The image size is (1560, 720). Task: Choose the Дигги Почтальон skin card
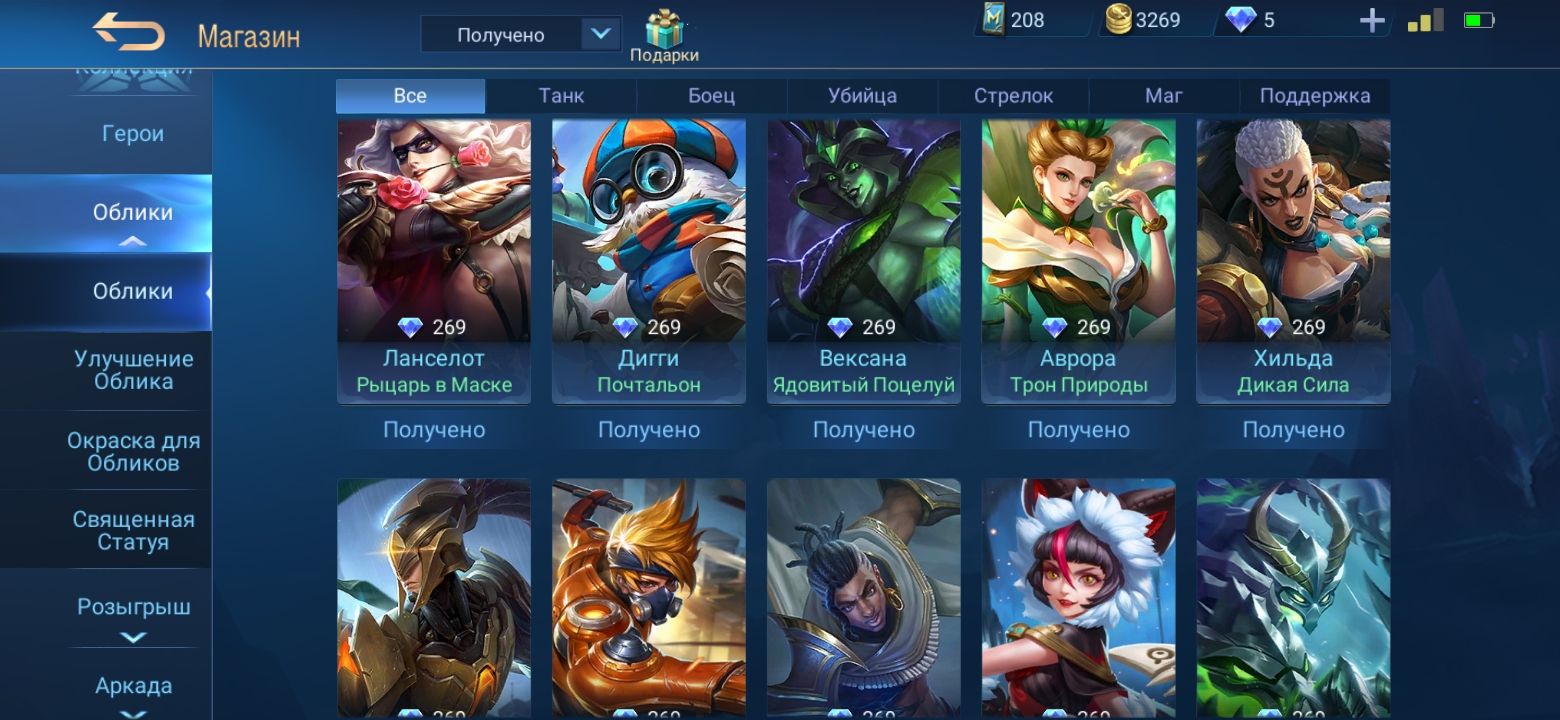[649, 260]
